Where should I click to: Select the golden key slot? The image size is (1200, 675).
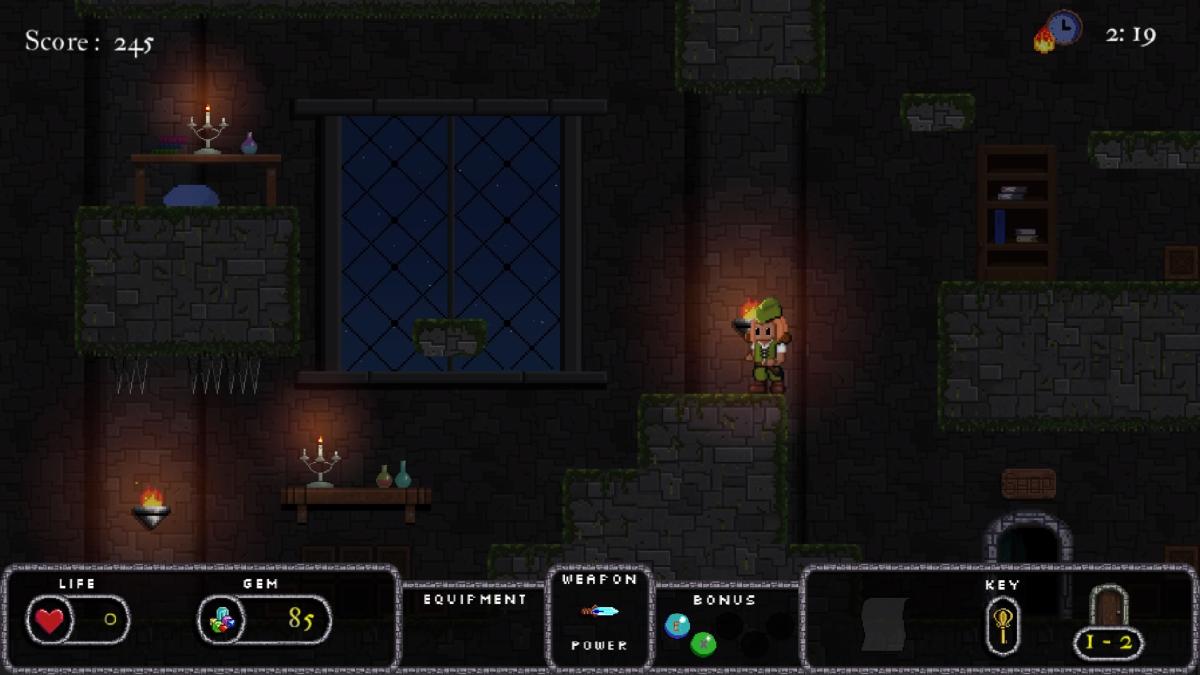[1002, 625]
